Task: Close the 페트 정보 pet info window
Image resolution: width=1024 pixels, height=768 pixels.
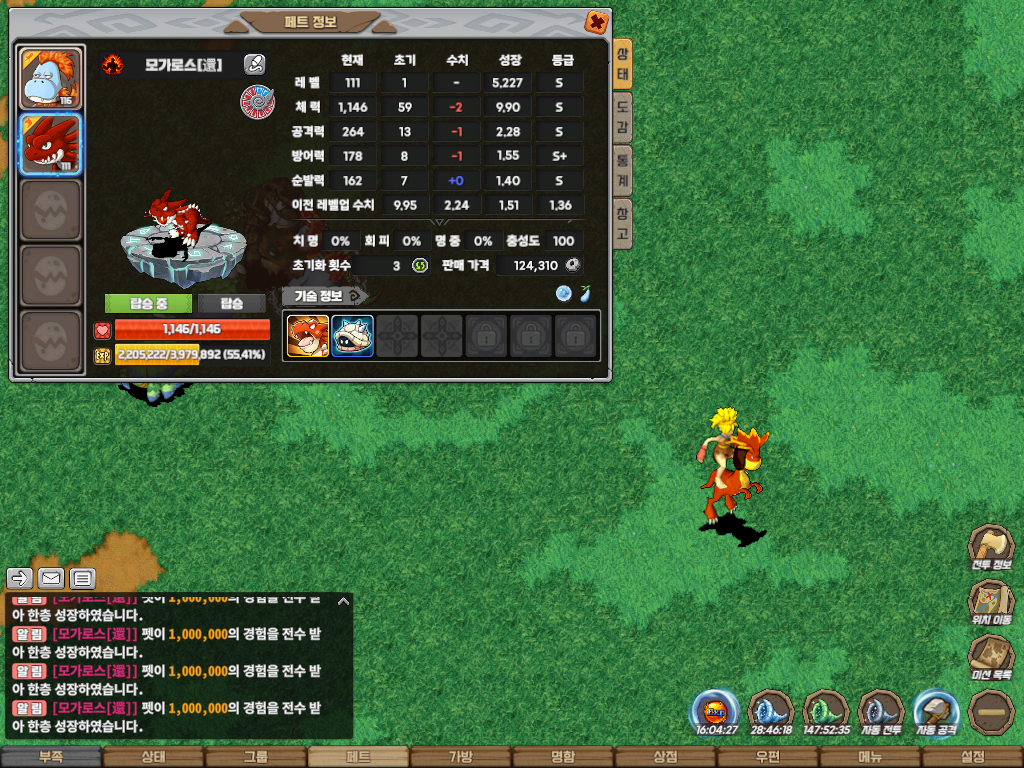Action: pos(596,22)
